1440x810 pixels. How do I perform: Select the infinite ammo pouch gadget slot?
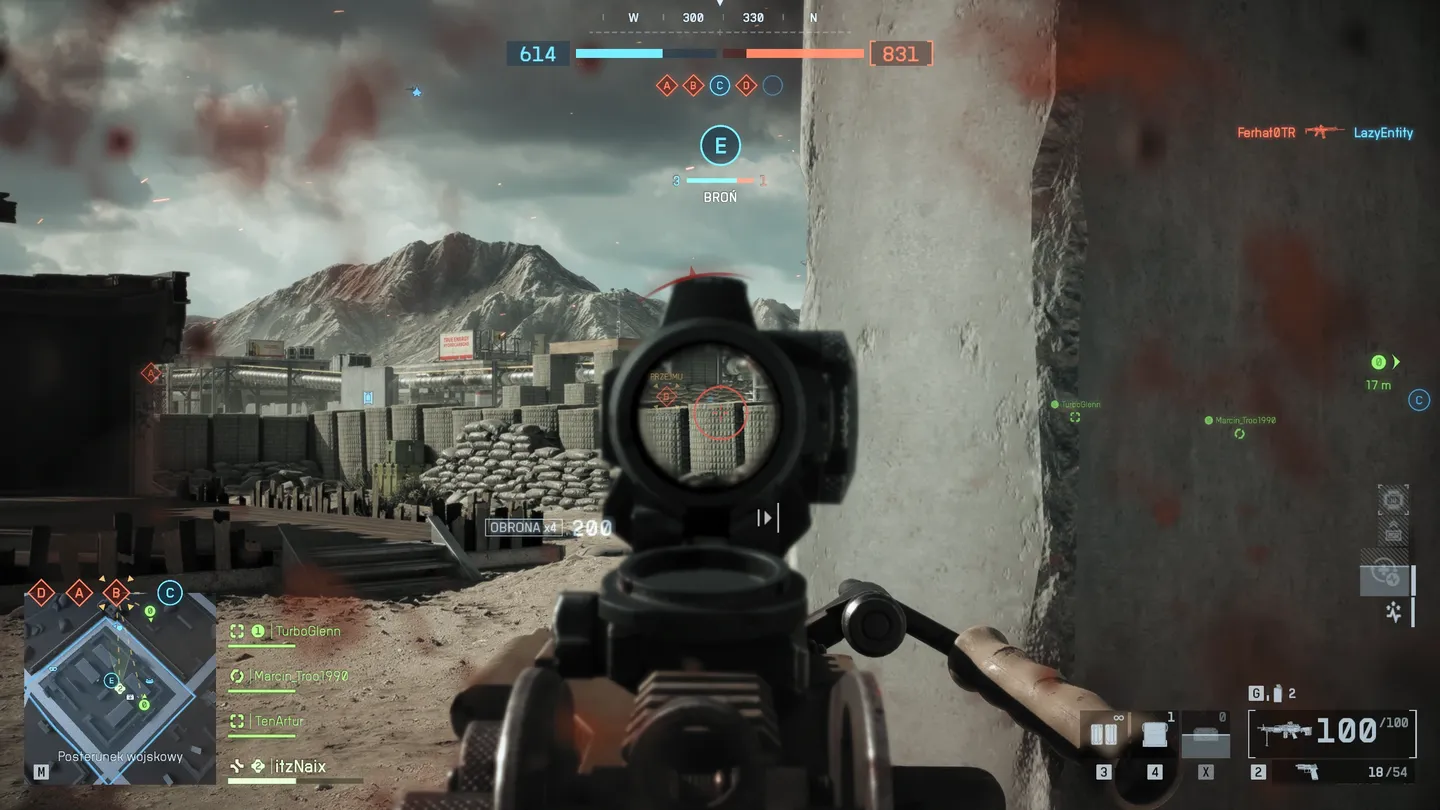coord(1104,735)
